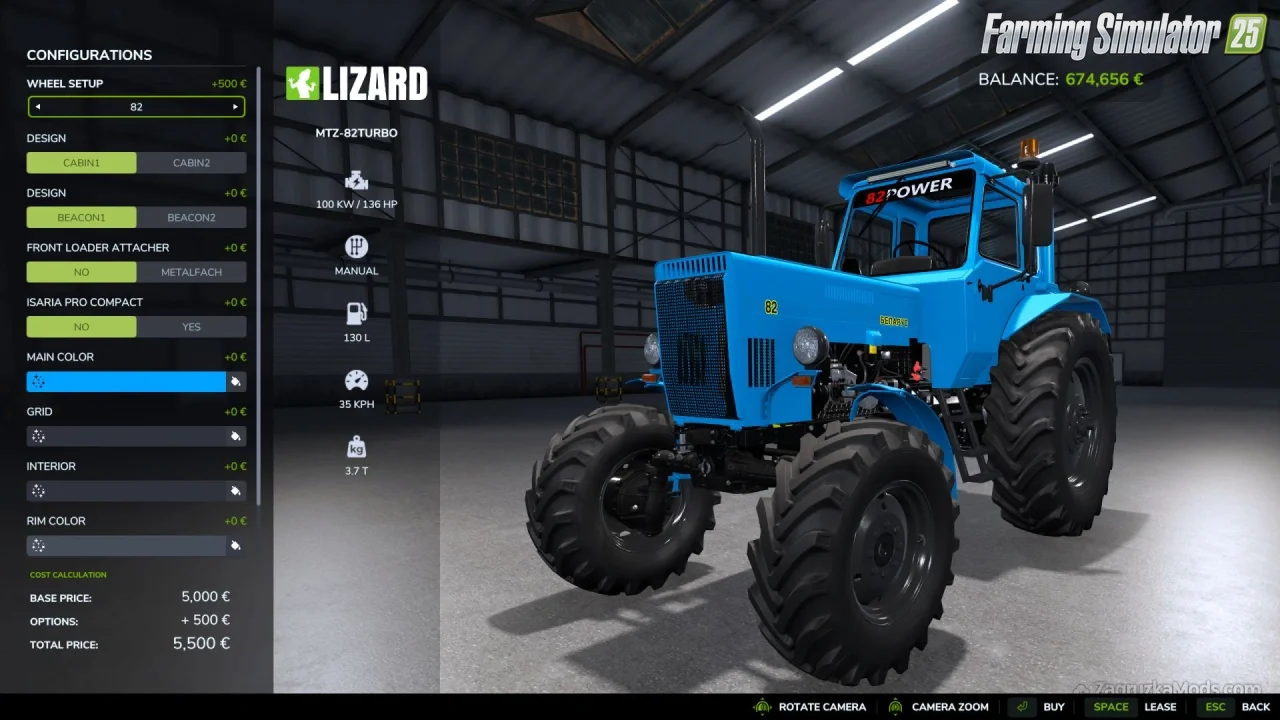This screenshot has width=1280, height=720.
Task: Set Isaria Pro Compact to NO
Action: (x=81, y=327)
